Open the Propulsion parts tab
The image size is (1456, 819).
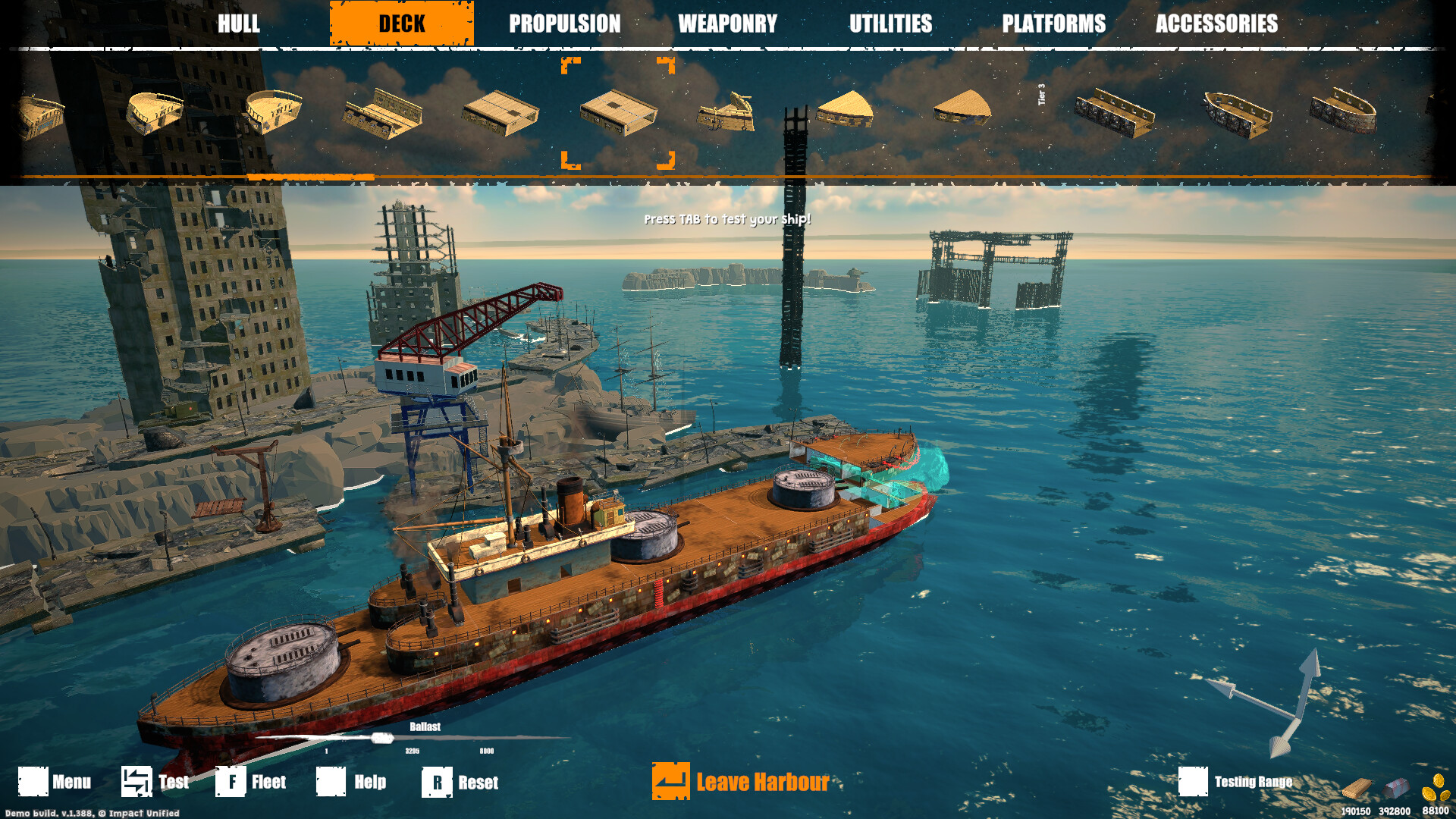coord(564,24)
